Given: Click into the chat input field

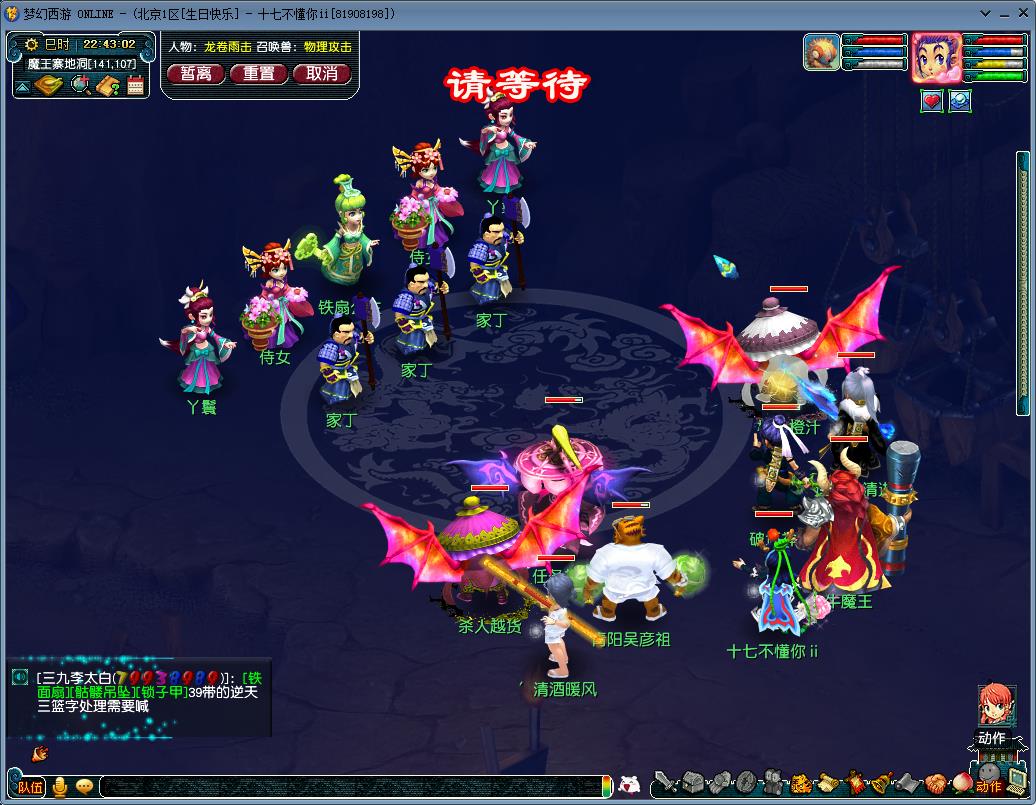Looking at the screenshot, I should (x=350, y=787).
